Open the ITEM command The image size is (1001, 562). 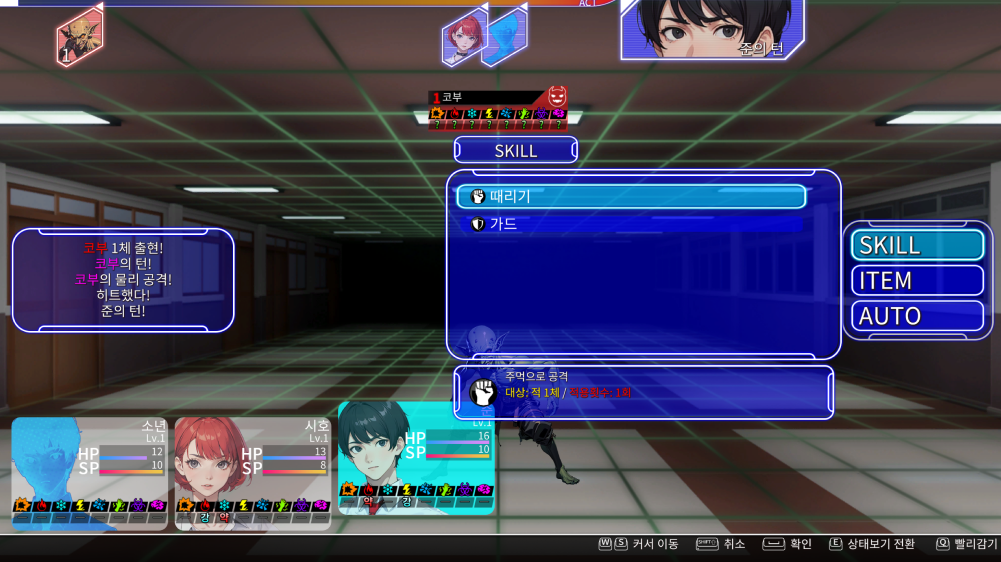coord(917,280)
